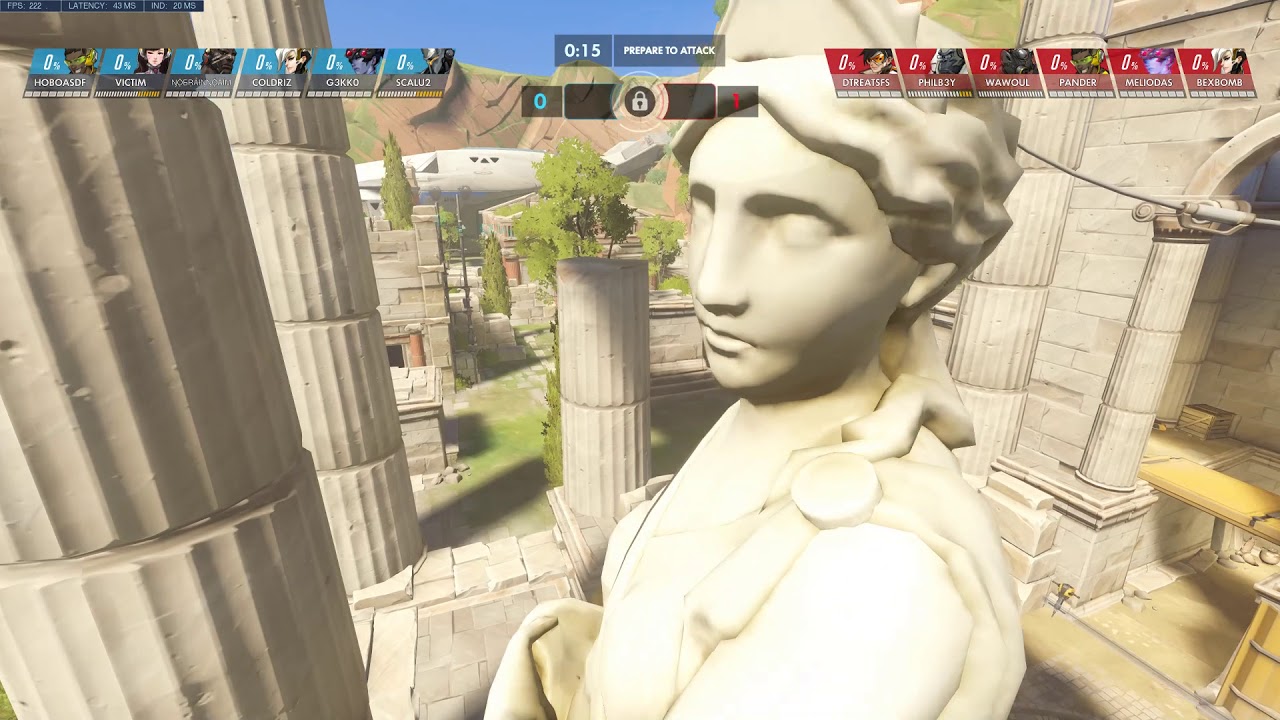The height and width of the screenshot is (720, 1280).
Task: Spectate red team Tracer player DTREATSFS
Action: [x=863, y=72]
